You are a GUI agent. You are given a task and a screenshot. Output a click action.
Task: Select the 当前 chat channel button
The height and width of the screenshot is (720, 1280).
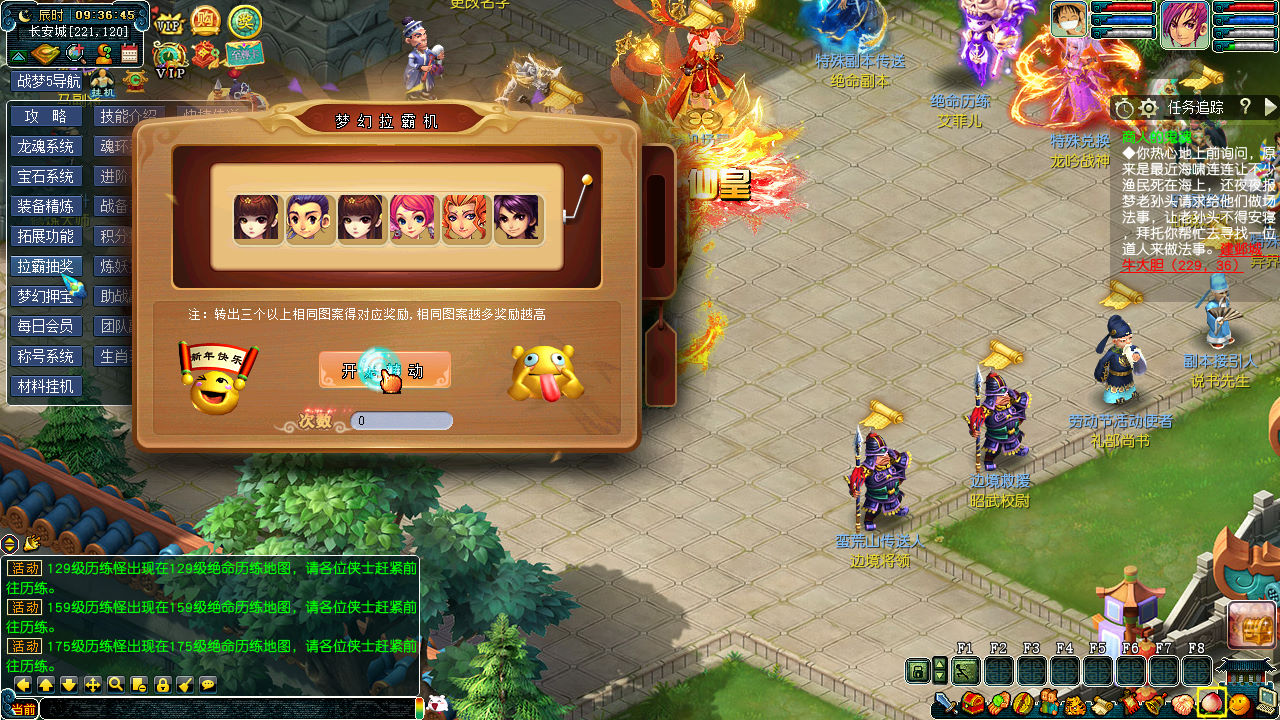(x=23, y=709)
